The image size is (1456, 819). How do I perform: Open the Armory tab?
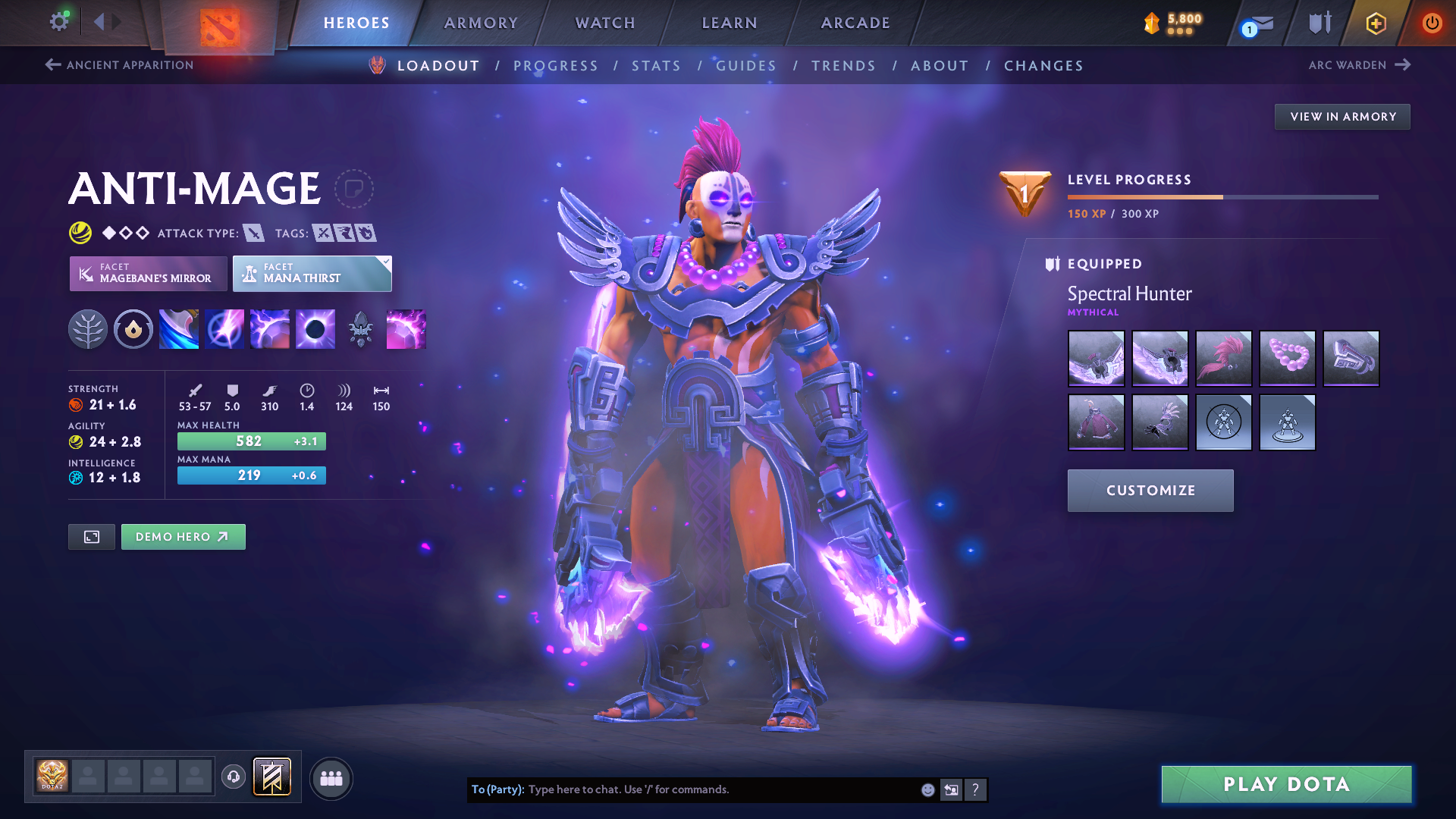pos(481,23)
